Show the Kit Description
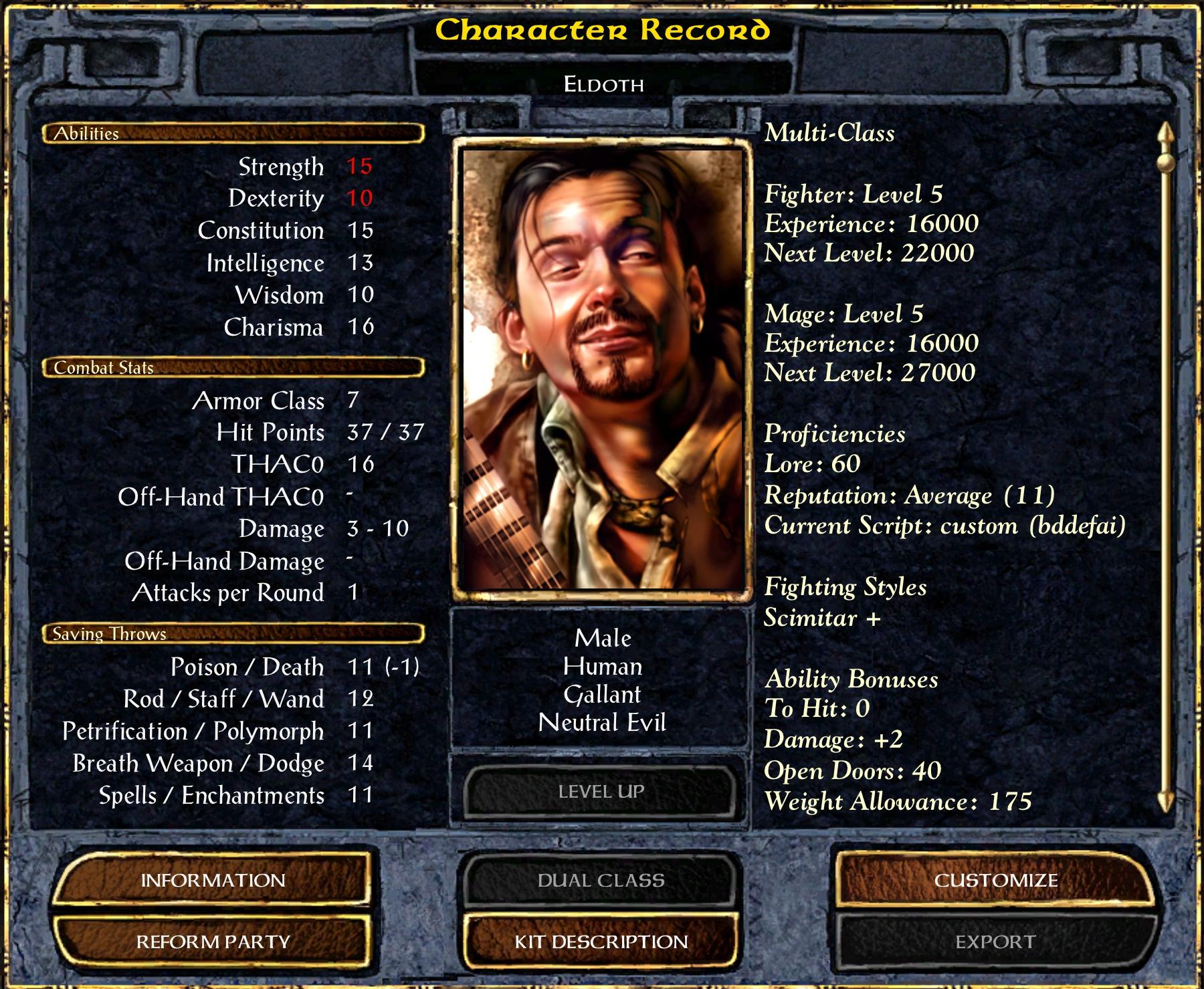The width and height of the screenshot is (1204, 989). pyautogui.click(x=601, y=942)
